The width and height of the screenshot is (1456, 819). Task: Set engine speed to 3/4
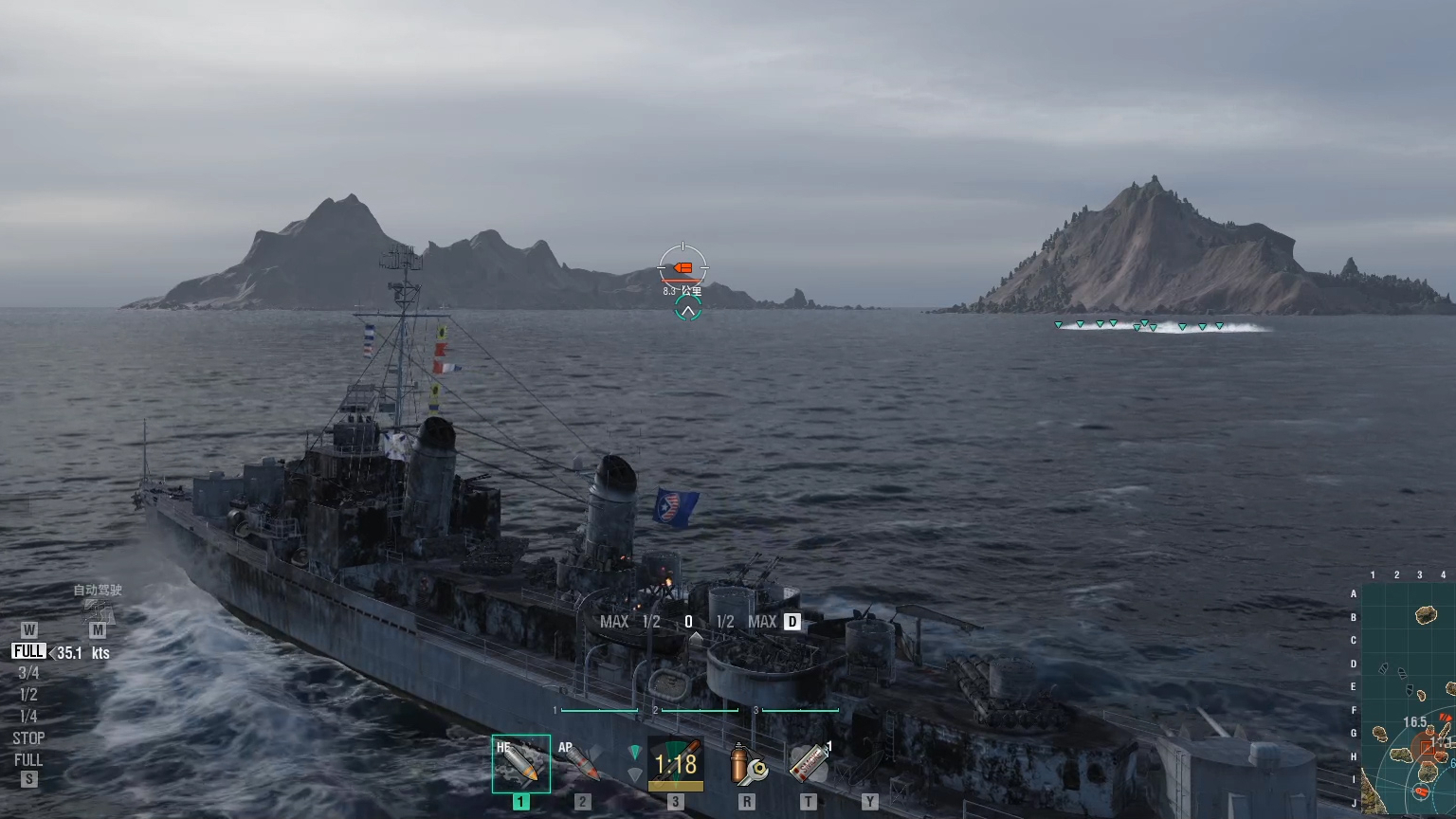pyautogui.click(x=28, y=673)
